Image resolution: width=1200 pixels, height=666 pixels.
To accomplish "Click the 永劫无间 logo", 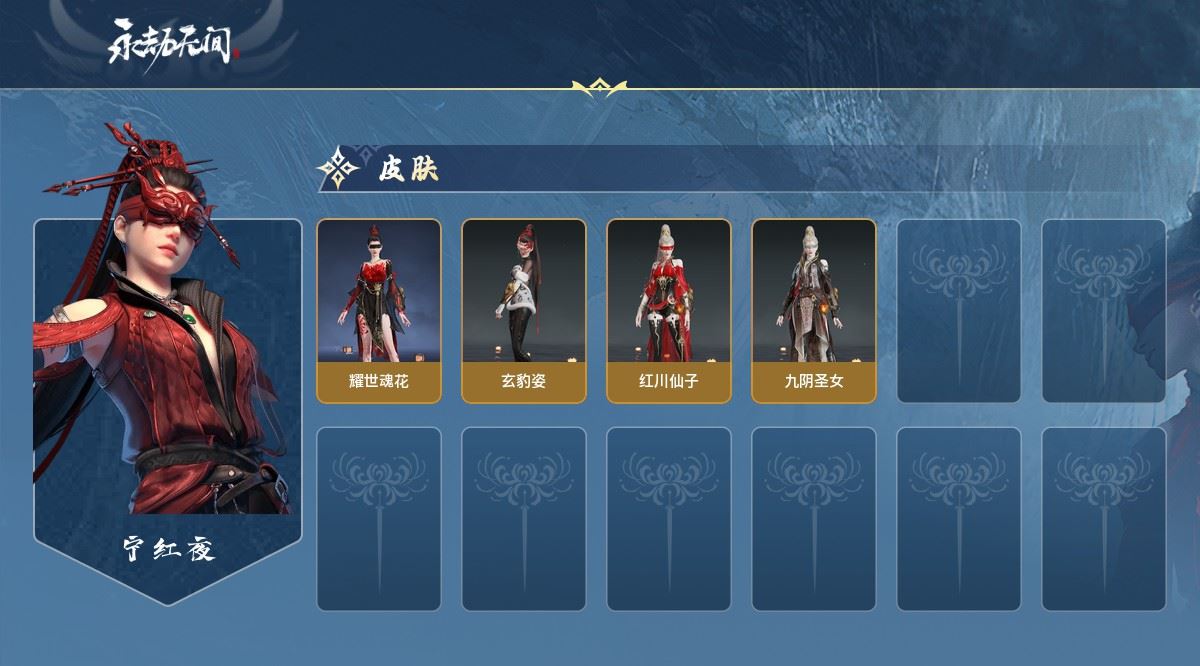I will (x=172, y=43).
